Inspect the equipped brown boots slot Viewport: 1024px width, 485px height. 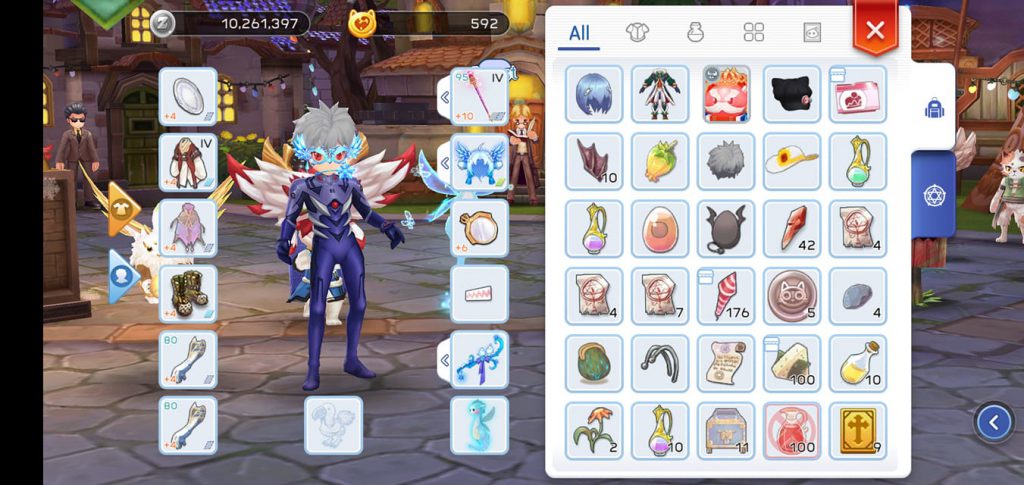click(x=188, y=293)
